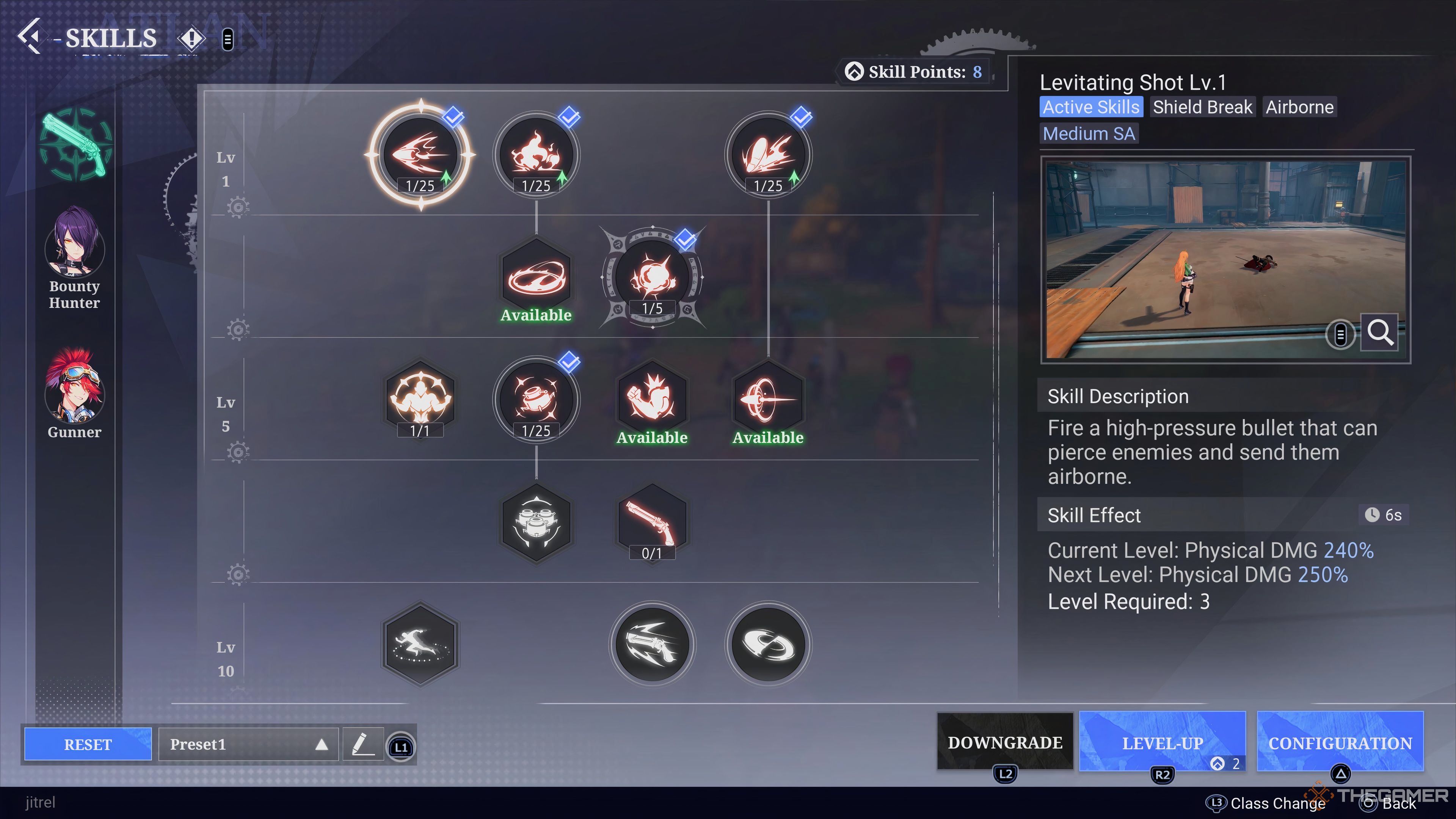Select the flame skill in Lv 1 row
This screenshot has height=819, width=1456.
coord(536,154)
